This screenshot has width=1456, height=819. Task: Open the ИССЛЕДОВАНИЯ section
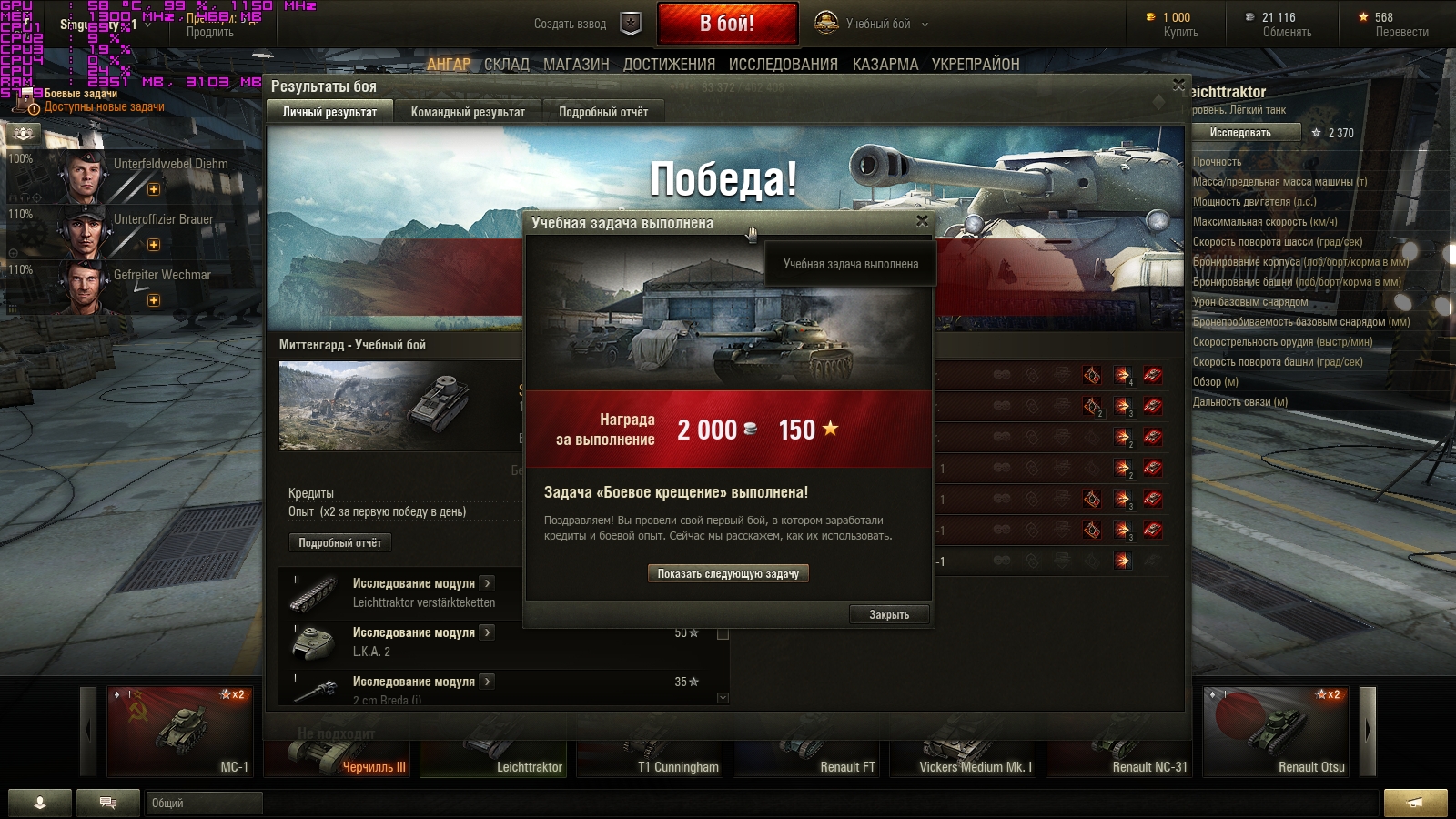coord(783,65)
